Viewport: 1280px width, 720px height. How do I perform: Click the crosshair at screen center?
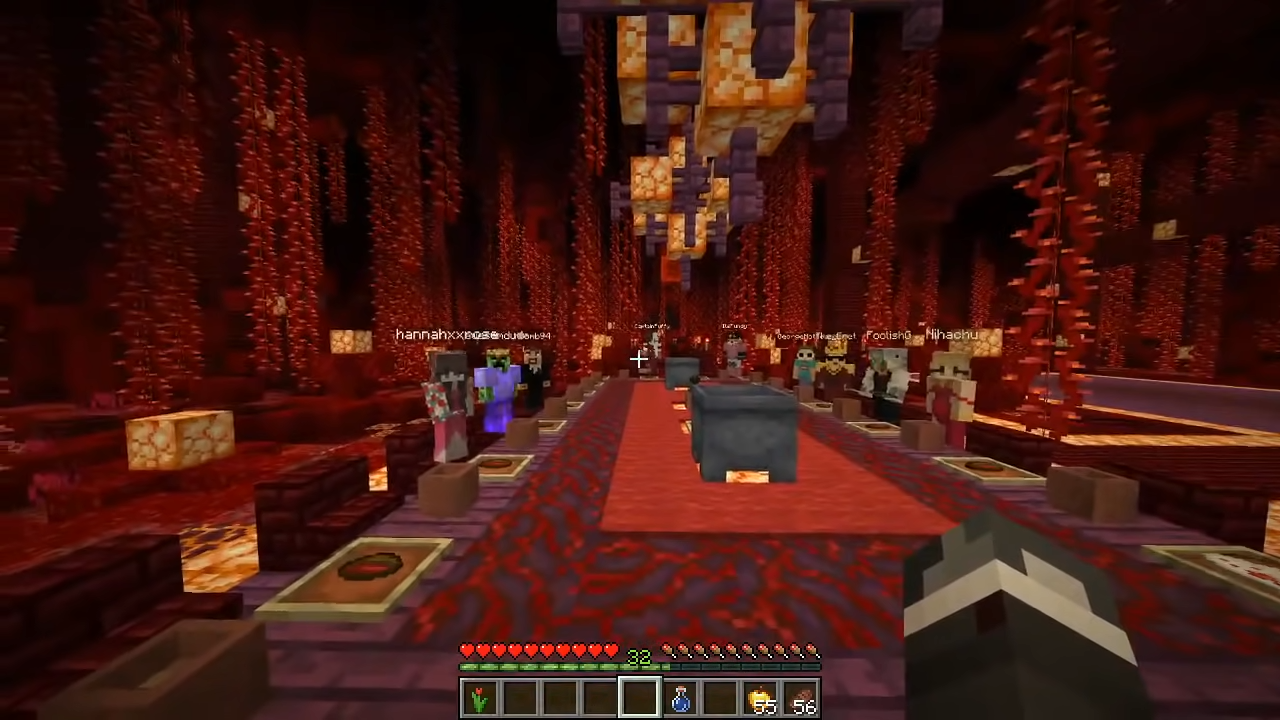click(x=640, y=360)
